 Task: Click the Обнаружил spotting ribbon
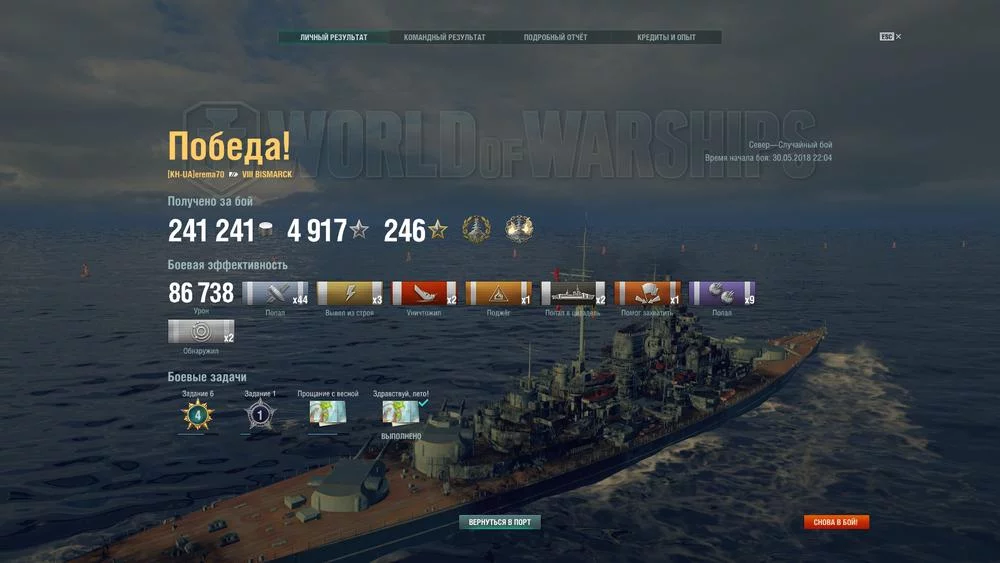coord(201,331)
